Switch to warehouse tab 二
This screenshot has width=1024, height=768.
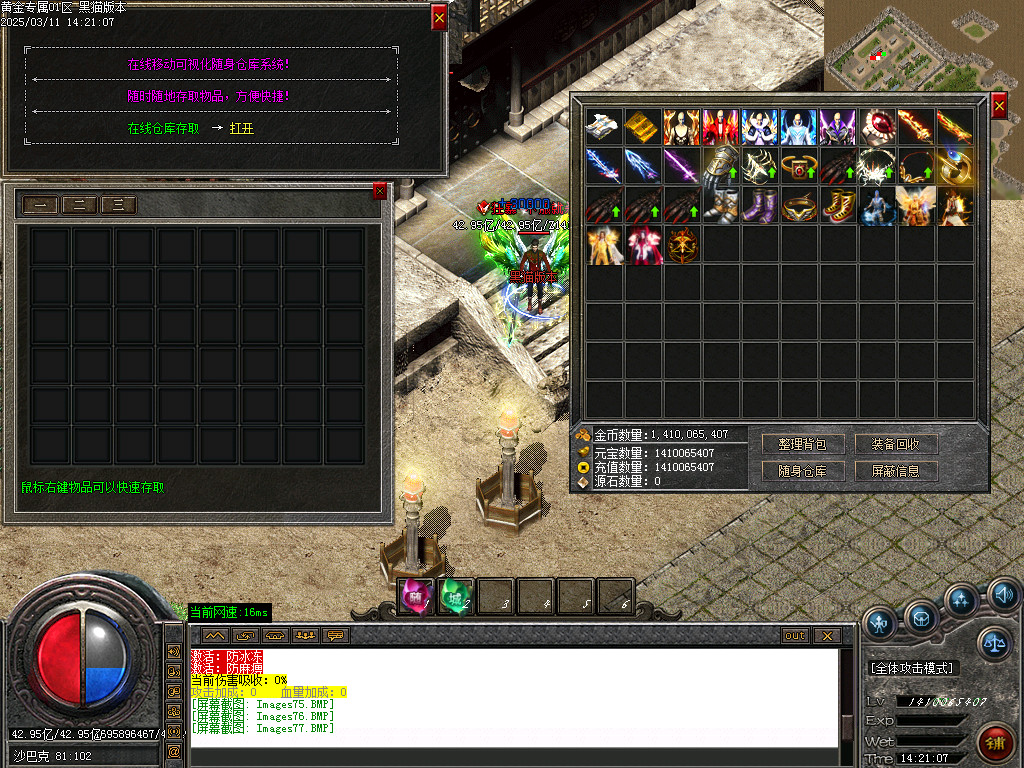[x=79, y=205]
